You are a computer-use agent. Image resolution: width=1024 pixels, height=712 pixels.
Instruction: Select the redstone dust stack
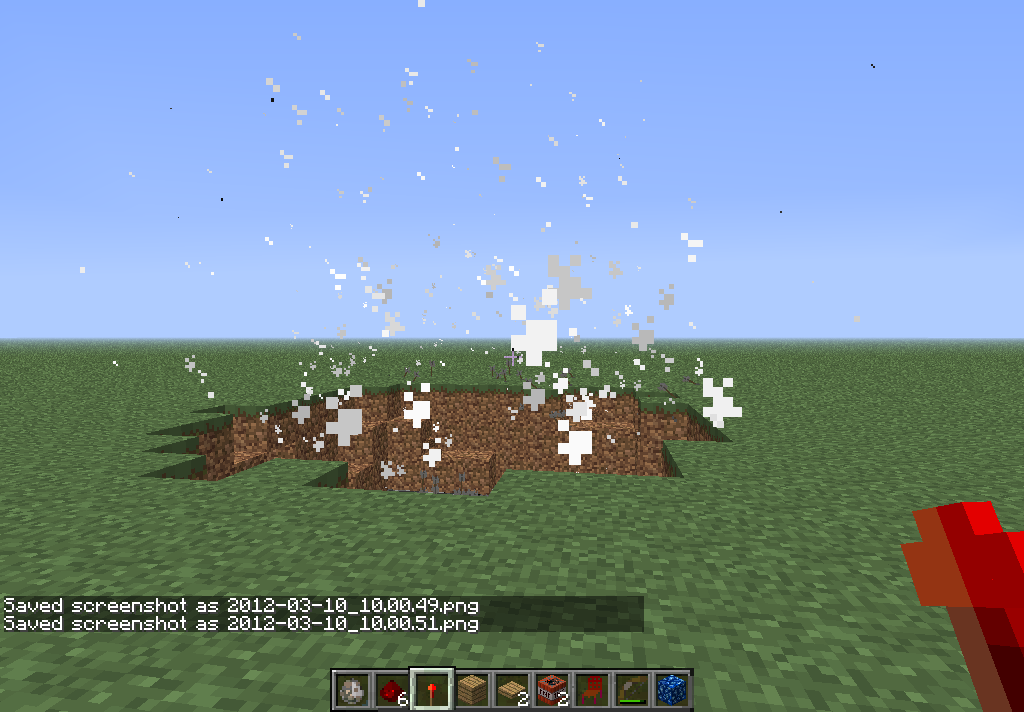[x=392, y=689]
